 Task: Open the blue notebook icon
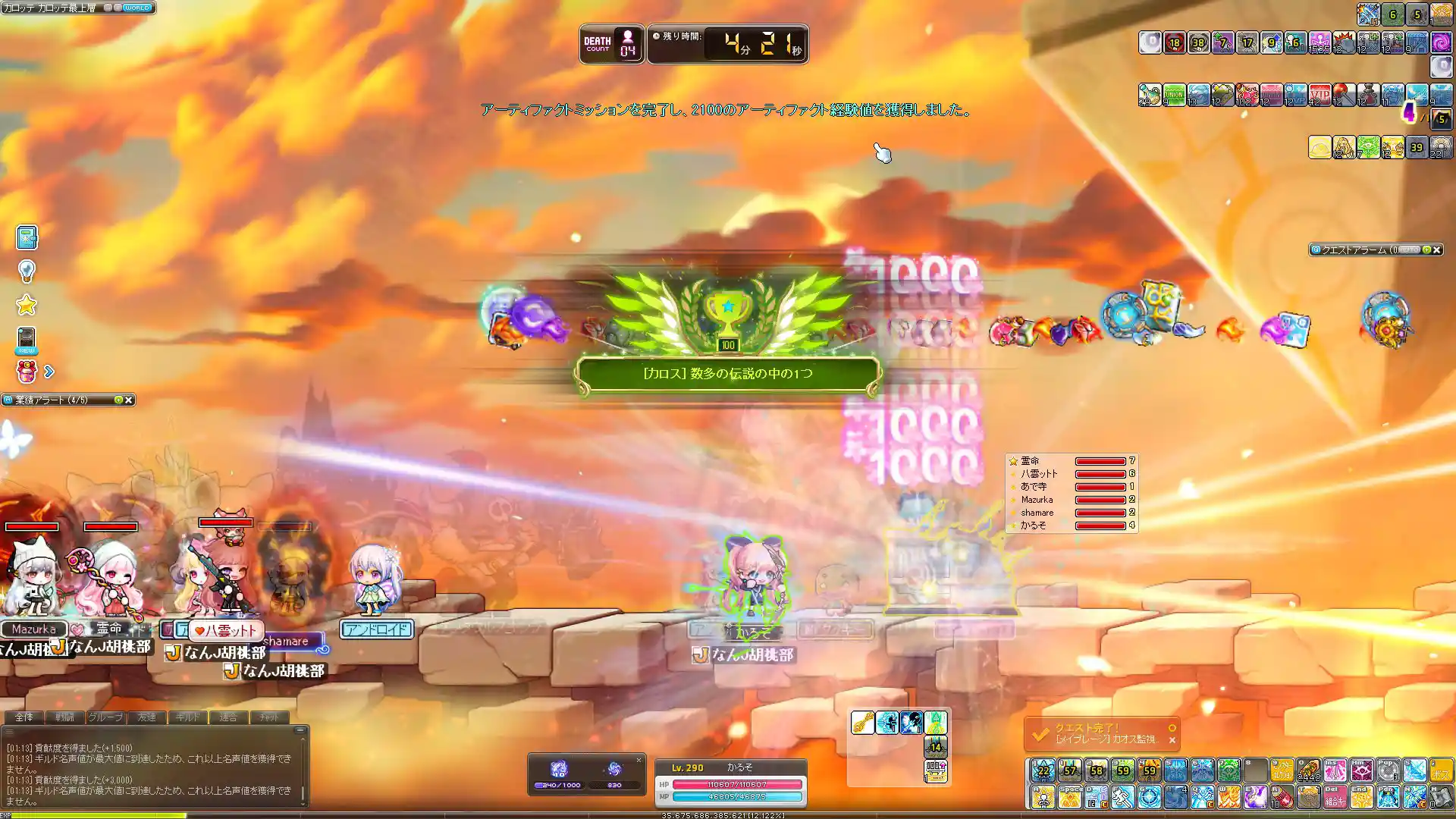pyautogui.click(x=27, y=237)
